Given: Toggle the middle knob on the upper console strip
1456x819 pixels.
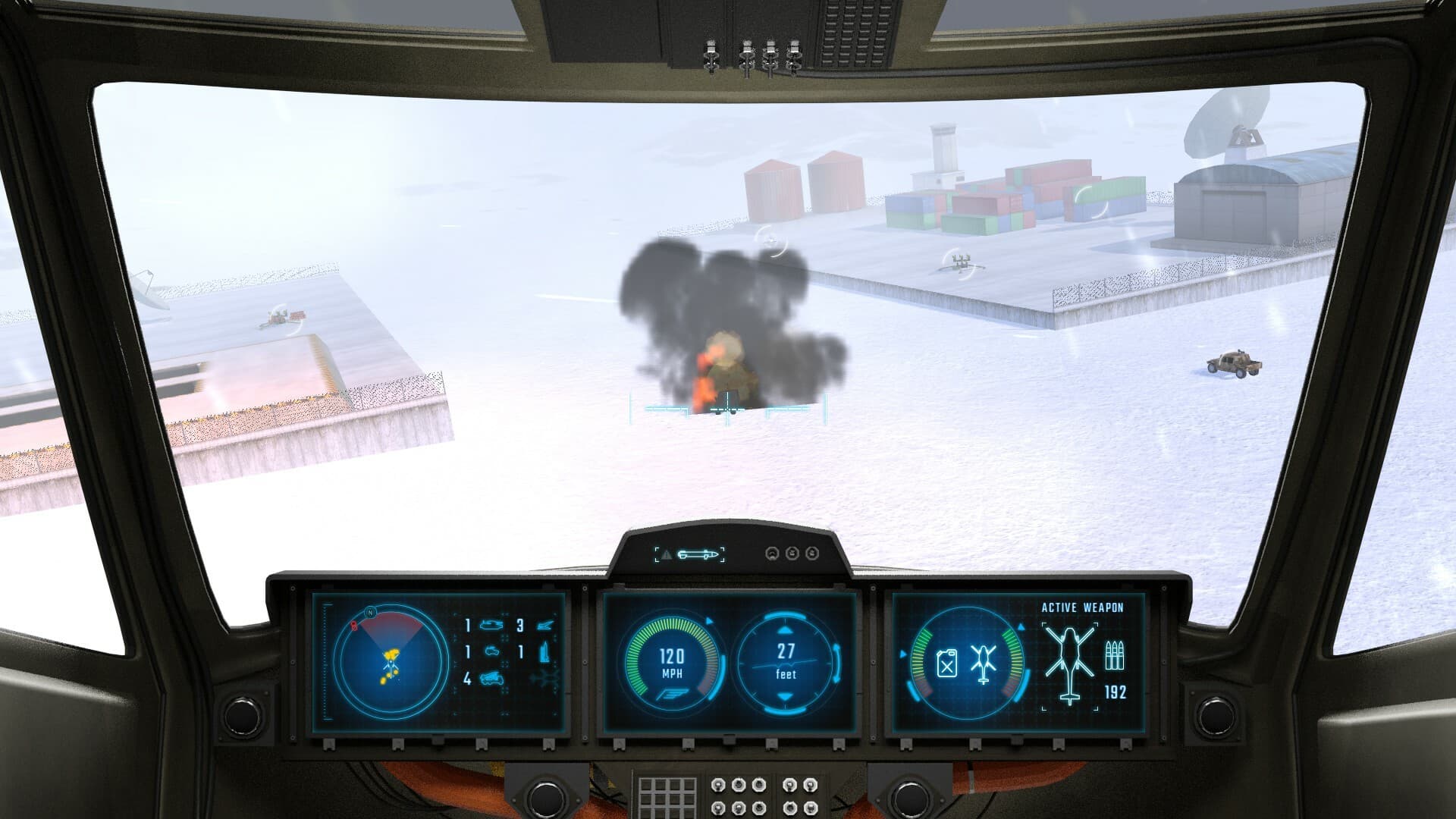Looking at the screenshot, I should tap(792, 554).
